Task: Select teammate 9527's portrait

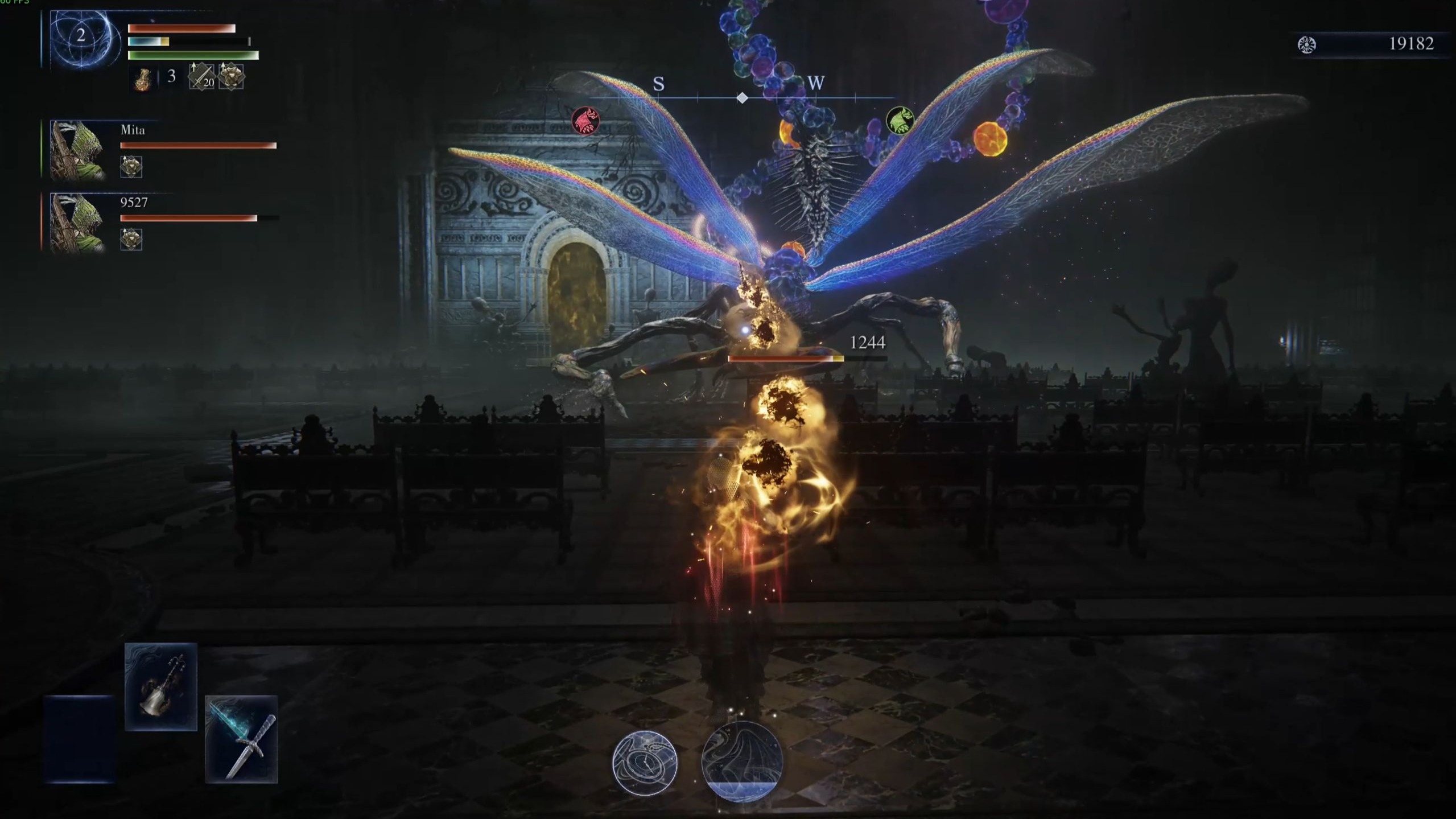Action: click(78, 223)
